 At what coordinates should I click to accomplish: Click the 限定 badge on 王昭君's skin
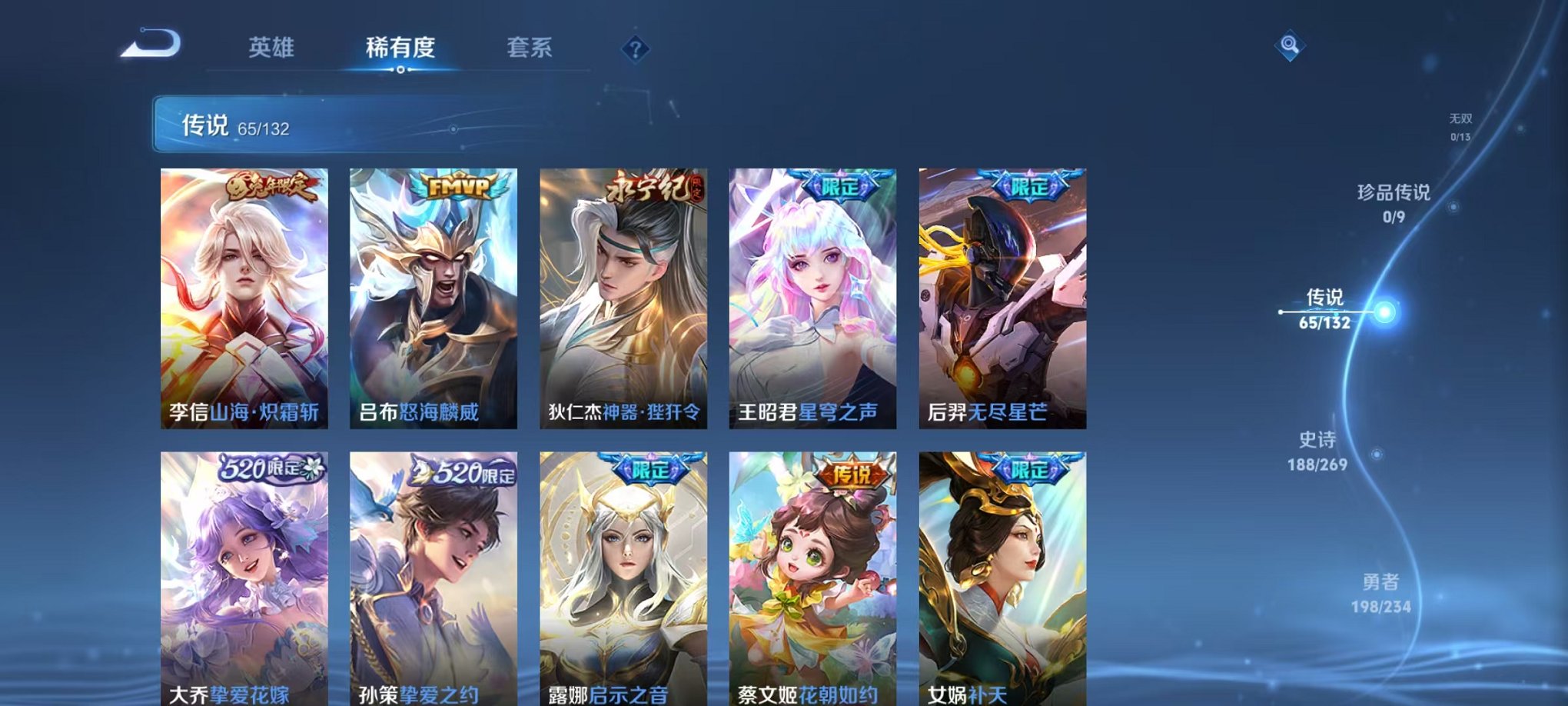tap(839, 184)
